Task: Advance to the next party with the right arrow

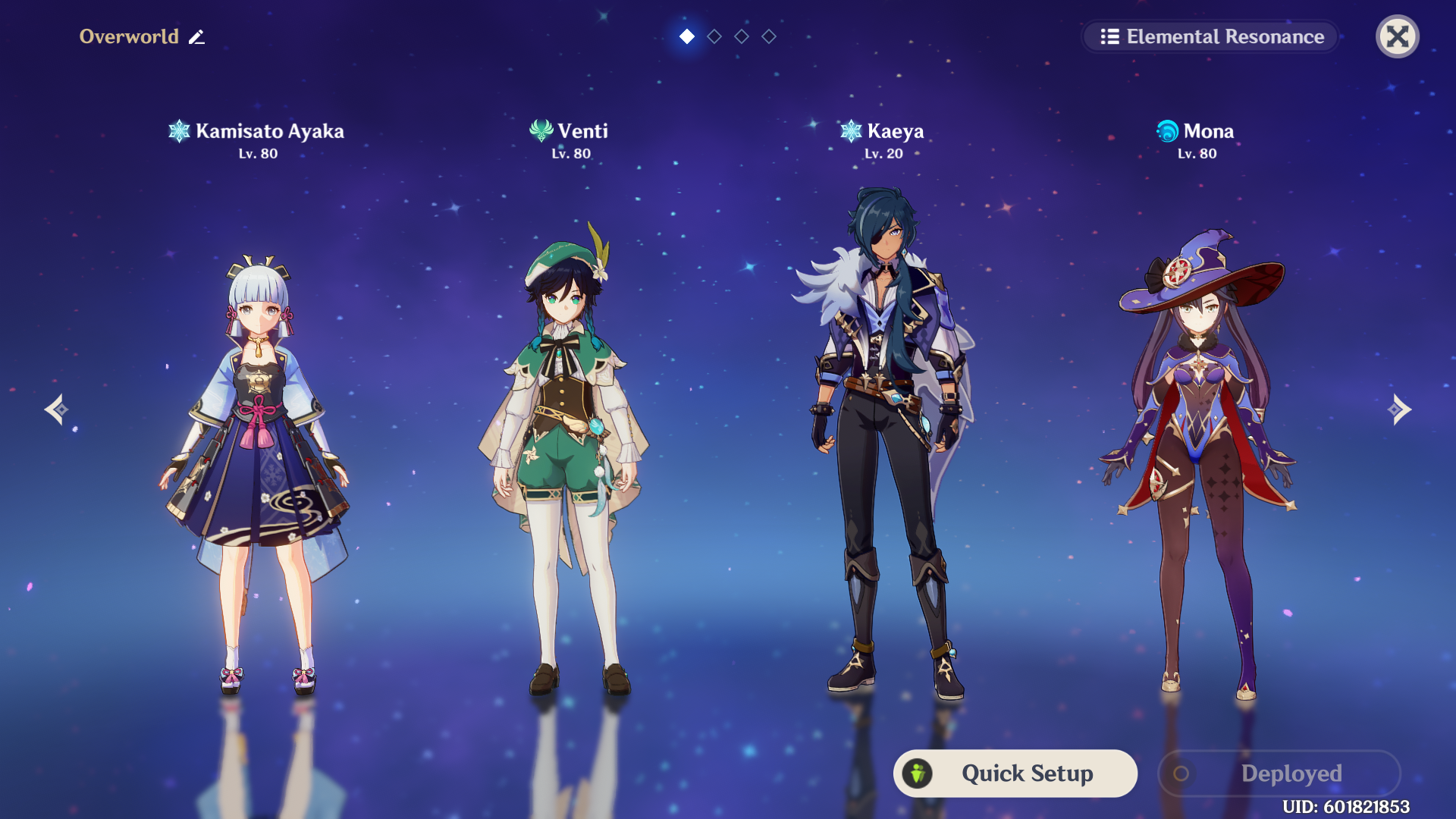Action: [1399, 409]
